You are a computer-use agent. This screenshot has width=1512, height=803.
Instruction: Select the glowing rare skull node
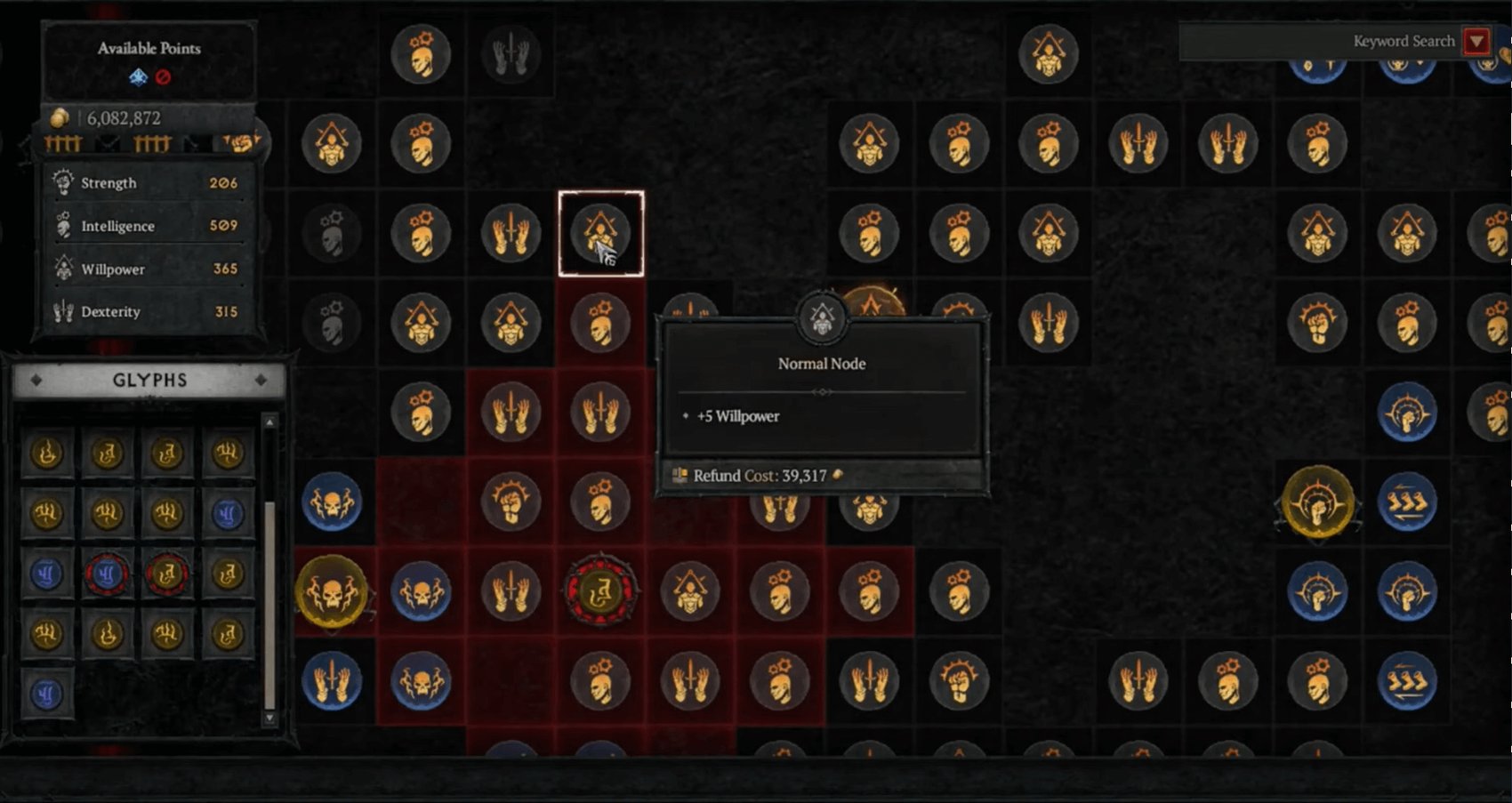[333, 592]
